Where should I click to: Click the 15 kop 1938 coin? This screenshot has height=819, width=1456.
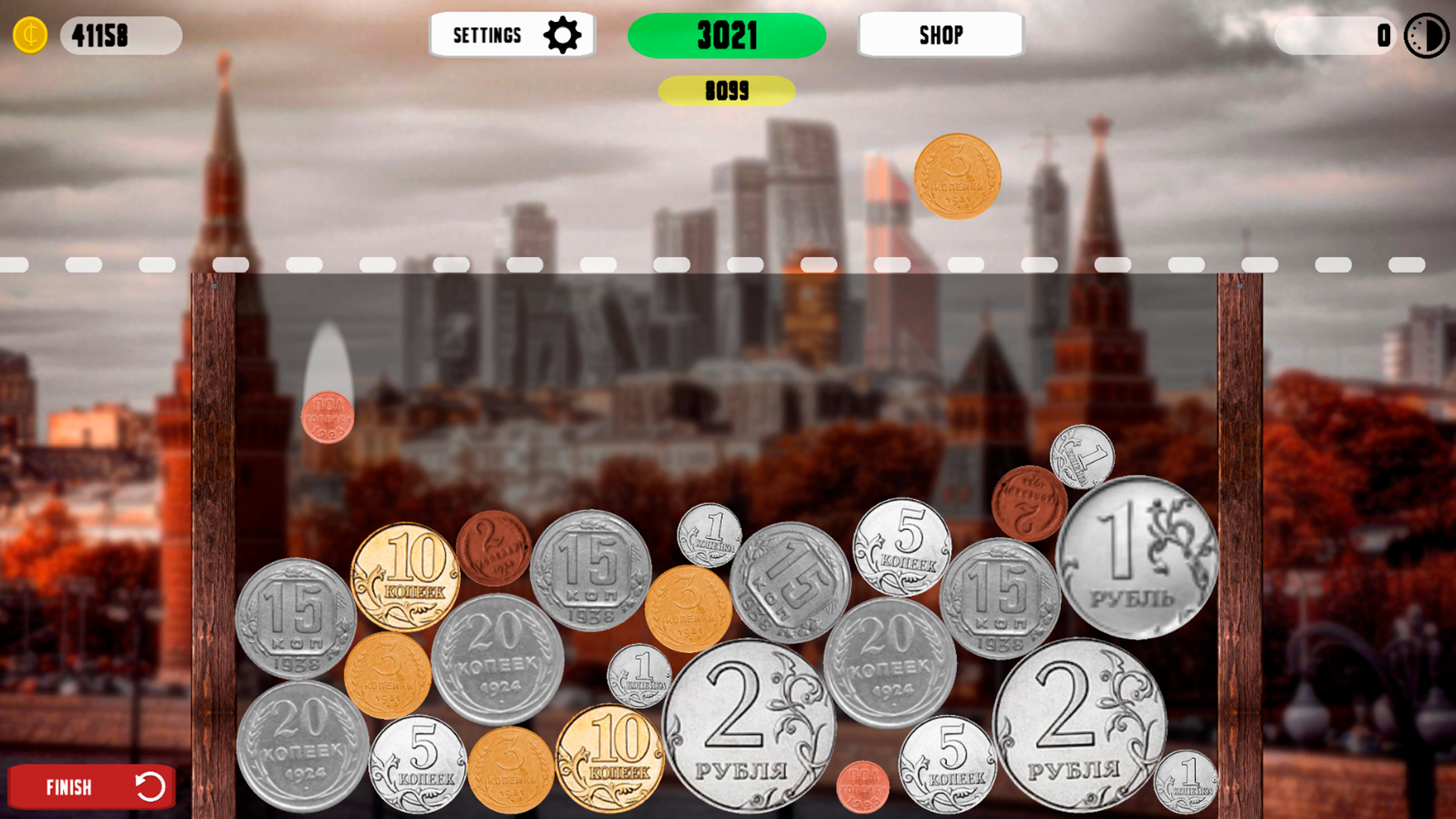296,616
